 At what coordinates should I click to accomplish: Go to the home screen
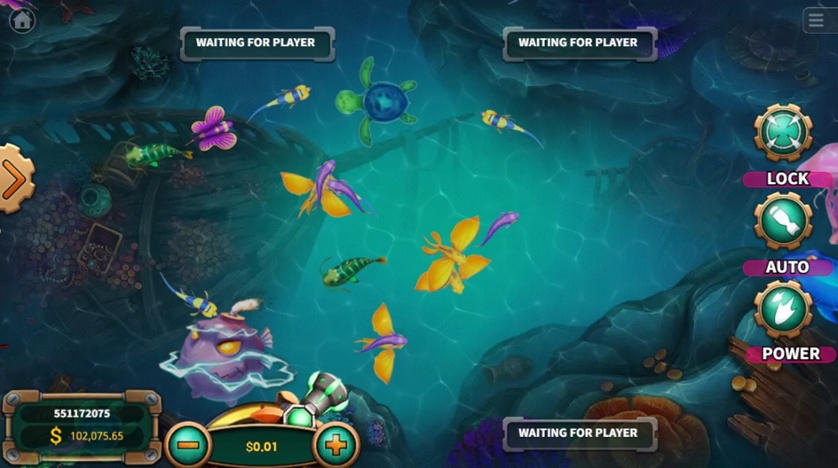21,20
